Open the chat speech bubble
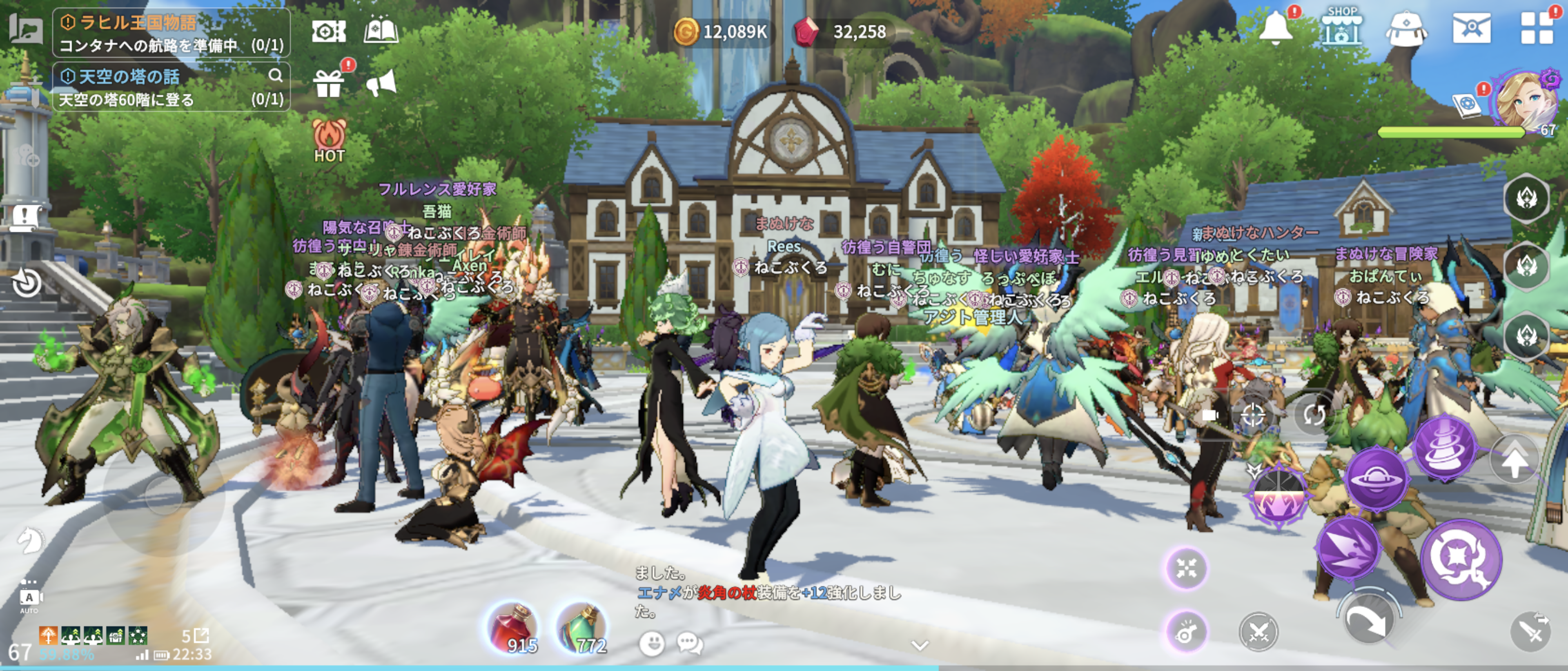 pos(690,643)
